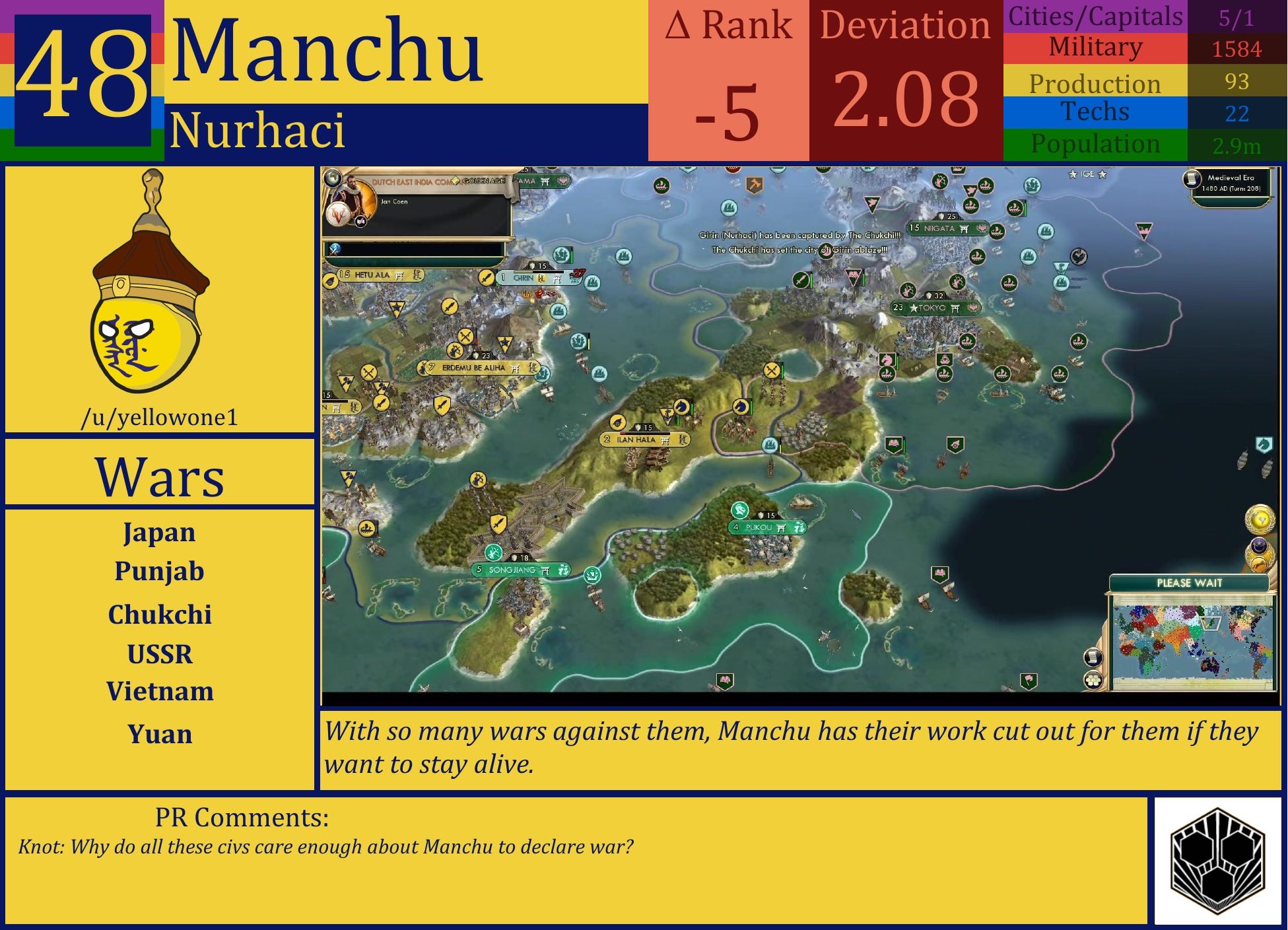Click the blue tech icon in the notification bar
The width and height of the screenshot is (1288, 930).
pyautogui.click(x=334, y=249)
